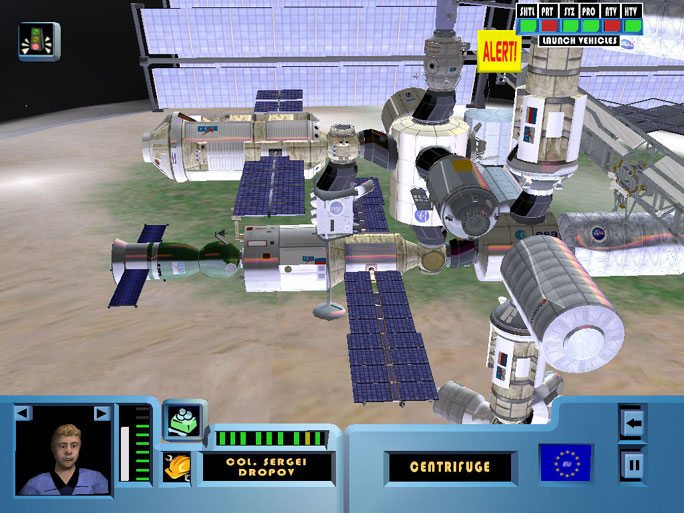Click the Centrifuge module label
Image resolution: width=684 pixels, height=513 pixels.
click(x=450, y=466)
